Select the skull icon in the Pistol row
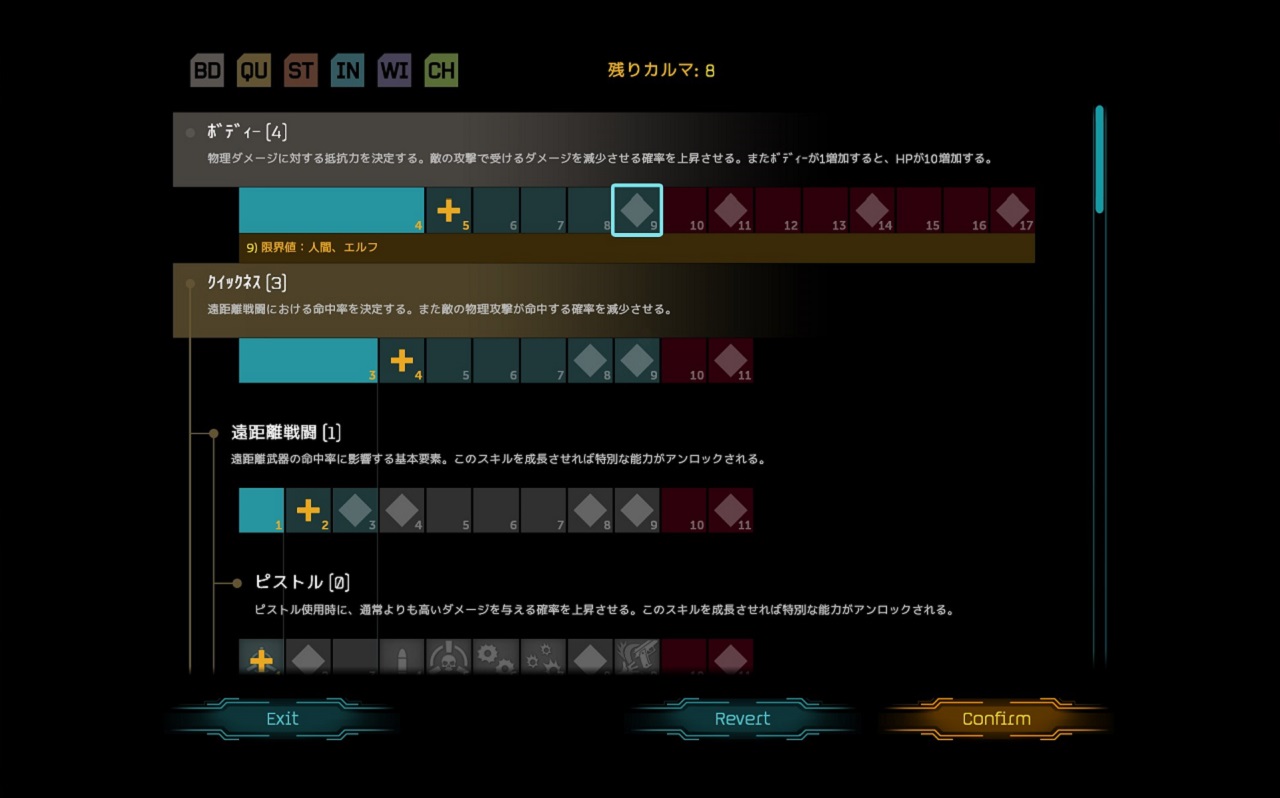The image size is (1280, 798). click(x=450, y=659)
